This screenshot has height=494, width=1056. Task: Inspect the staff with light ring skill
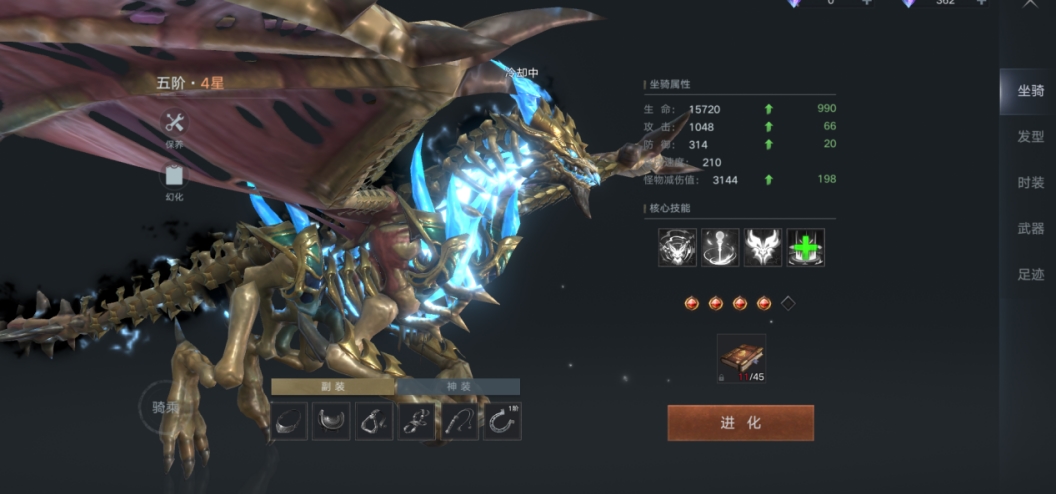click(x=720, y=247)
